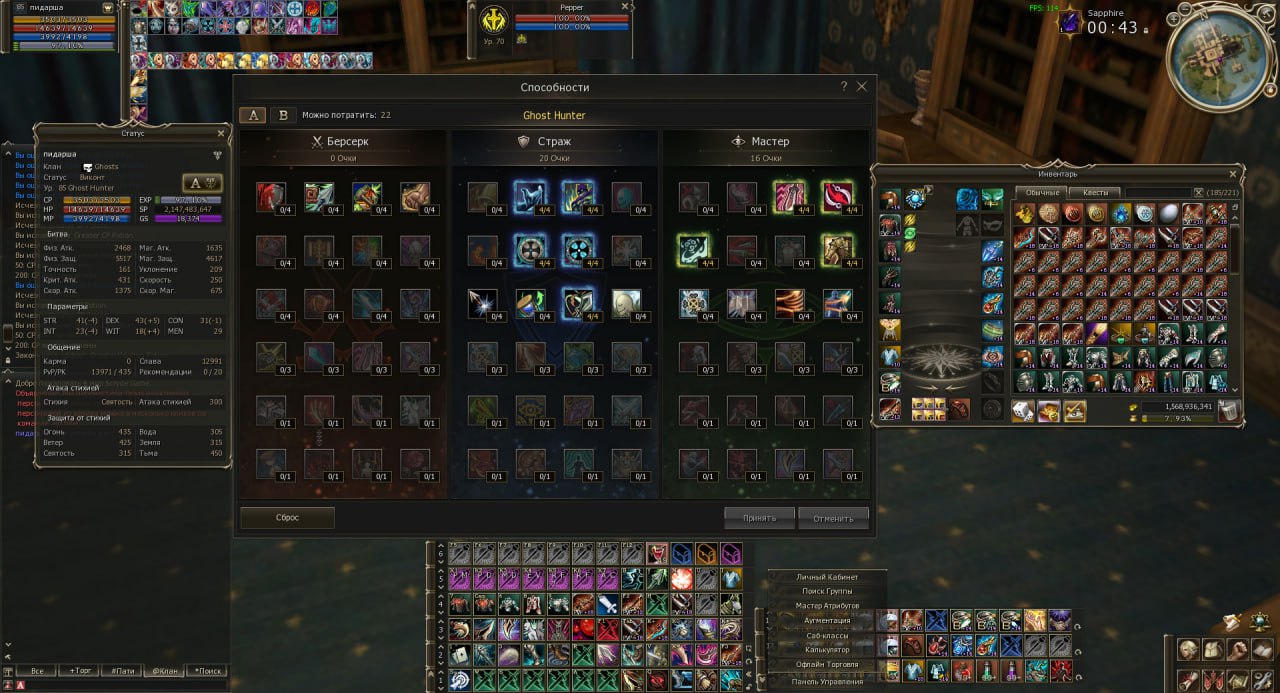Open Офлайн Торговля from the menu
Image resolution: width=1280 pixels, height=693 pixels.
coord(827,664)
